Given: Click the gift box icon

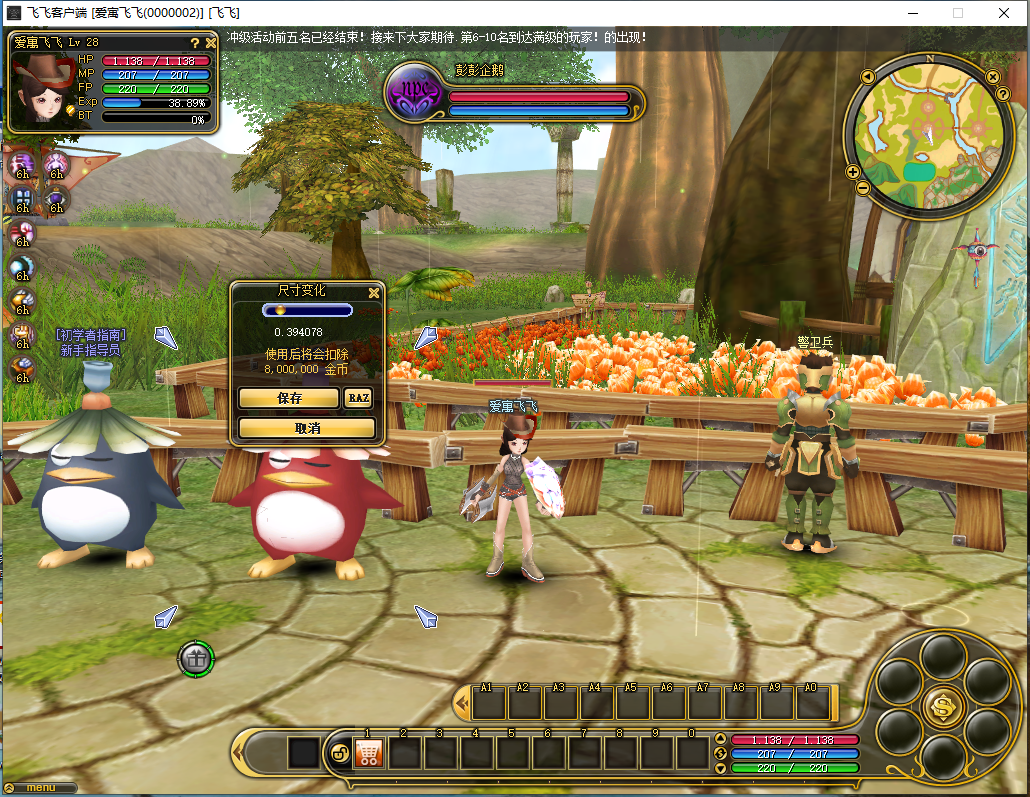Looking at the screenshot, I should [196, 658].
